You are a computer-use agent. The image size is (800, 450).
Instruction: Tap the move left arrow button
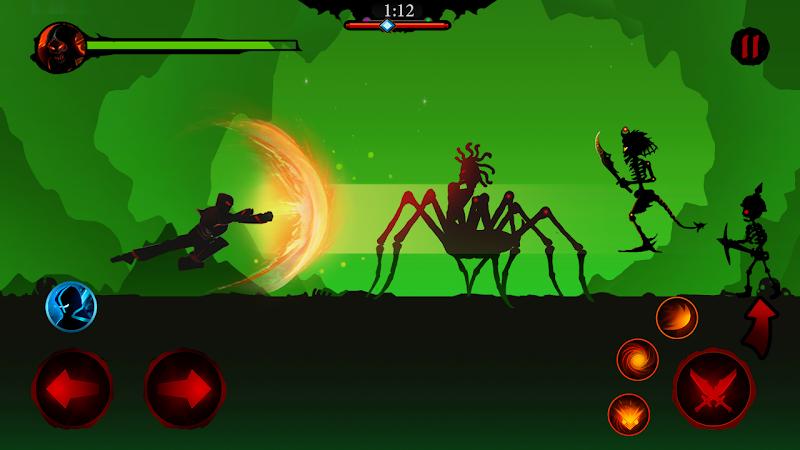[x=73, y=388]
